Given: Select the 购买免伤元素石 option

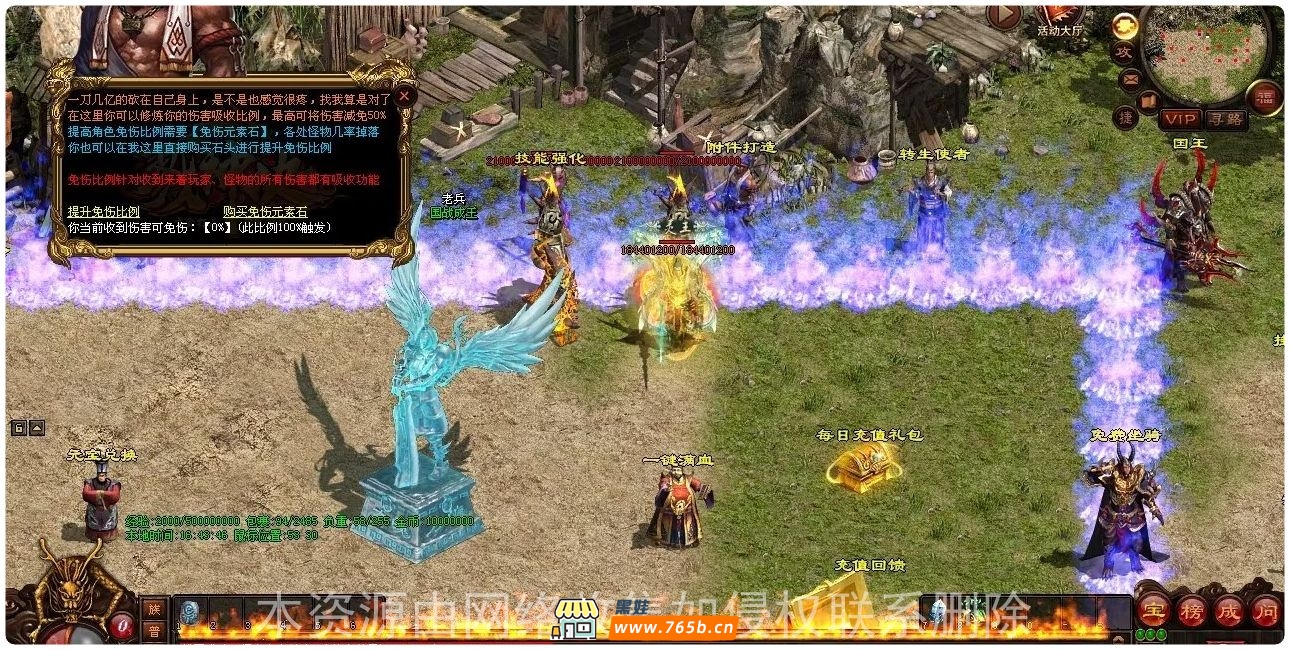Looking at the screenshot, I should pos(265,212).
